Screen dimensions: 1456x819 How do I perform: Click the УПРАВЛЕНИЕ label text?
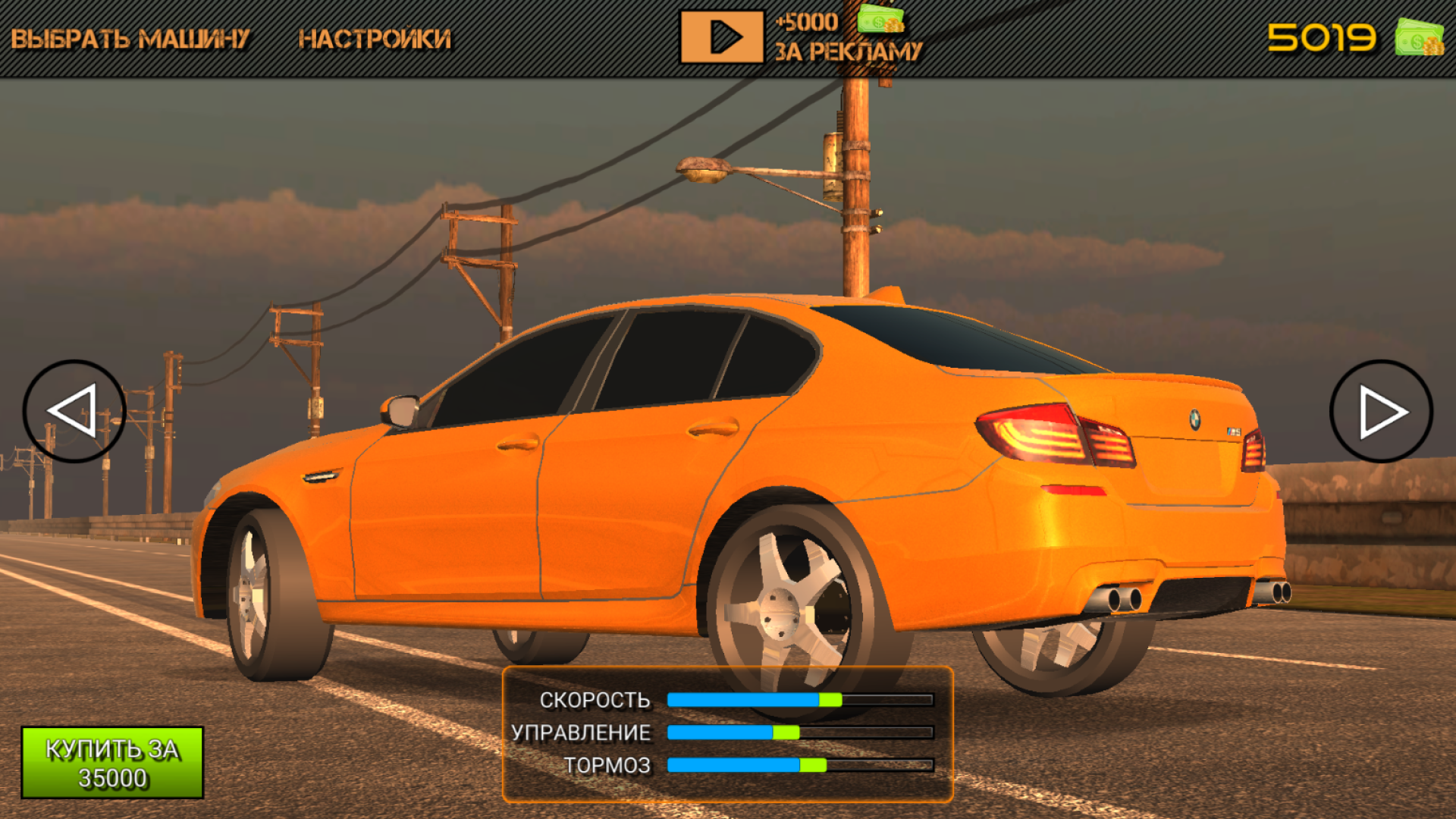point(580,733)
